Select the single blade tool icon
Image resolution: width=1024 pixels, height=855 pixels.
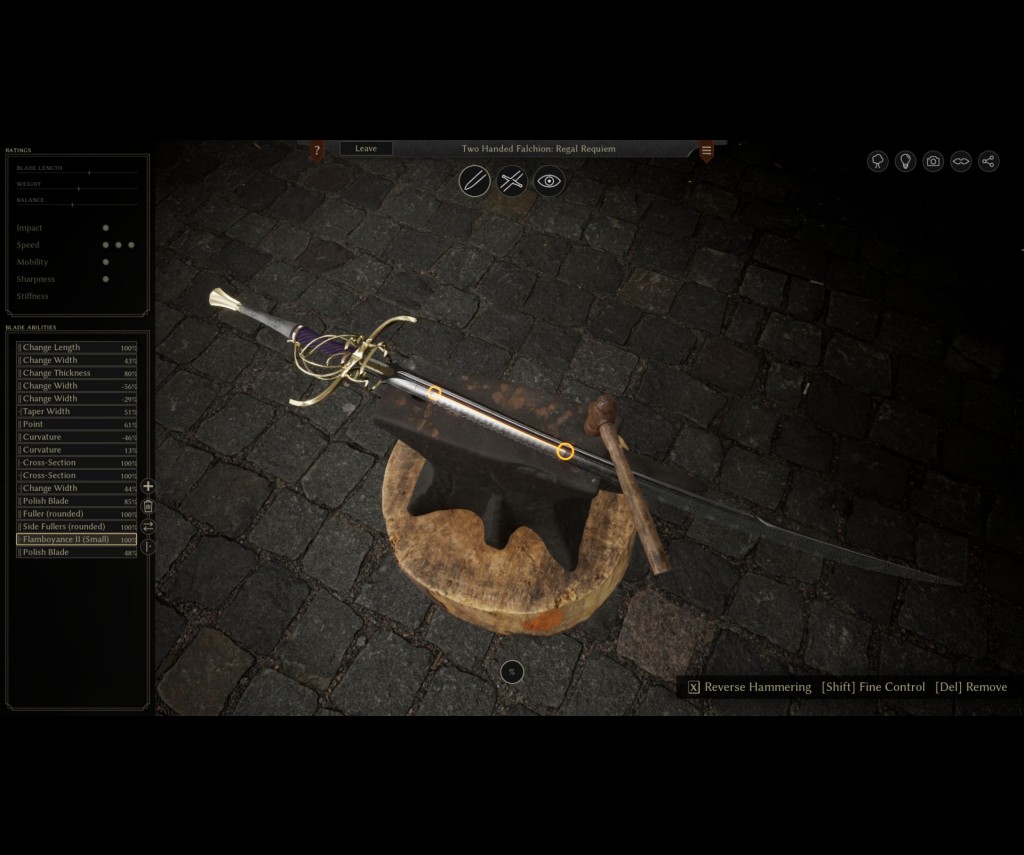tap(474, 181)
